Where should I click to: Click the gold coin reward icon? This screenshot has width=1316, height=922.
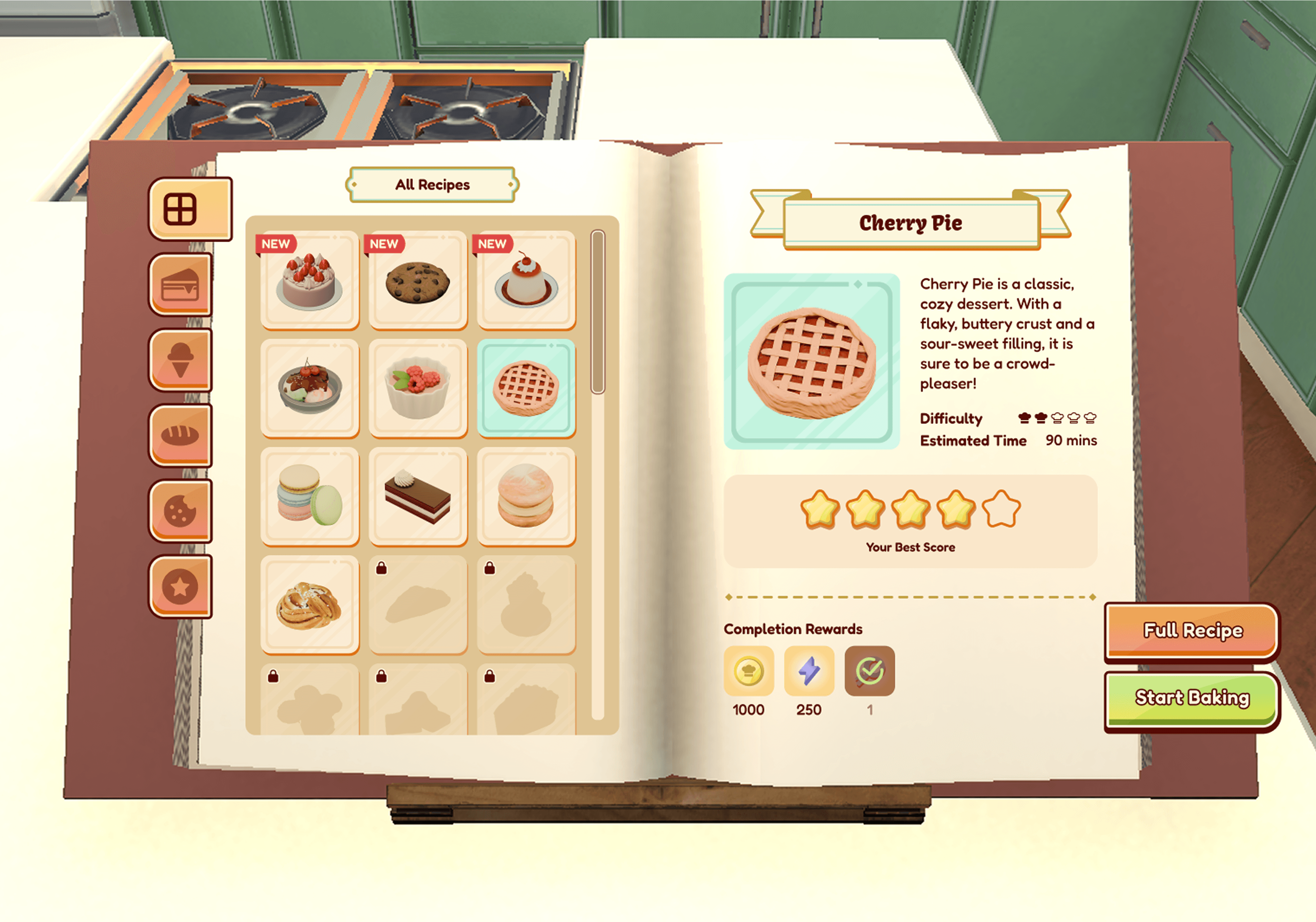click(749, 671)
